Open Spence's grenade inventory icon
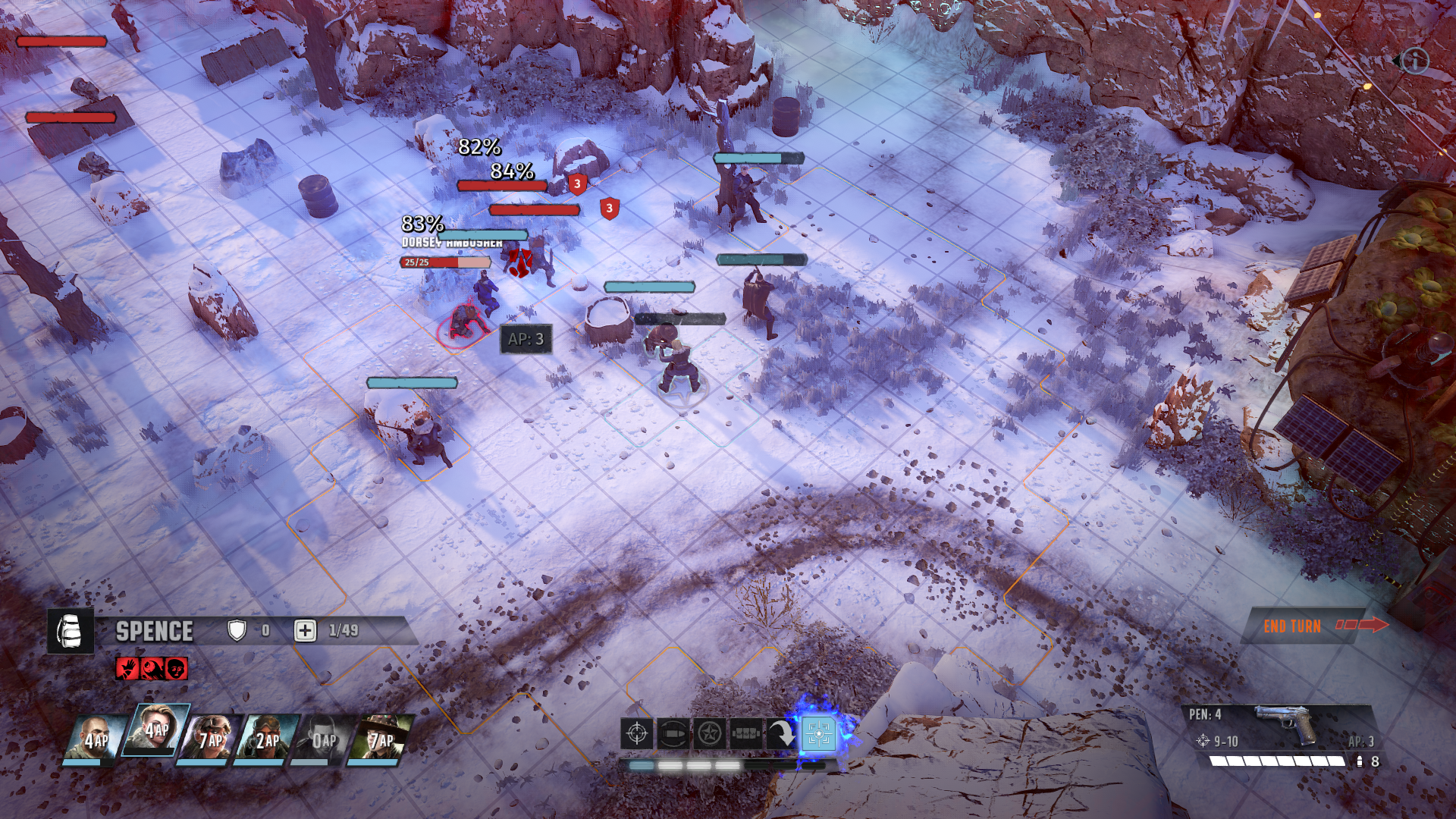 pos(71,629)
